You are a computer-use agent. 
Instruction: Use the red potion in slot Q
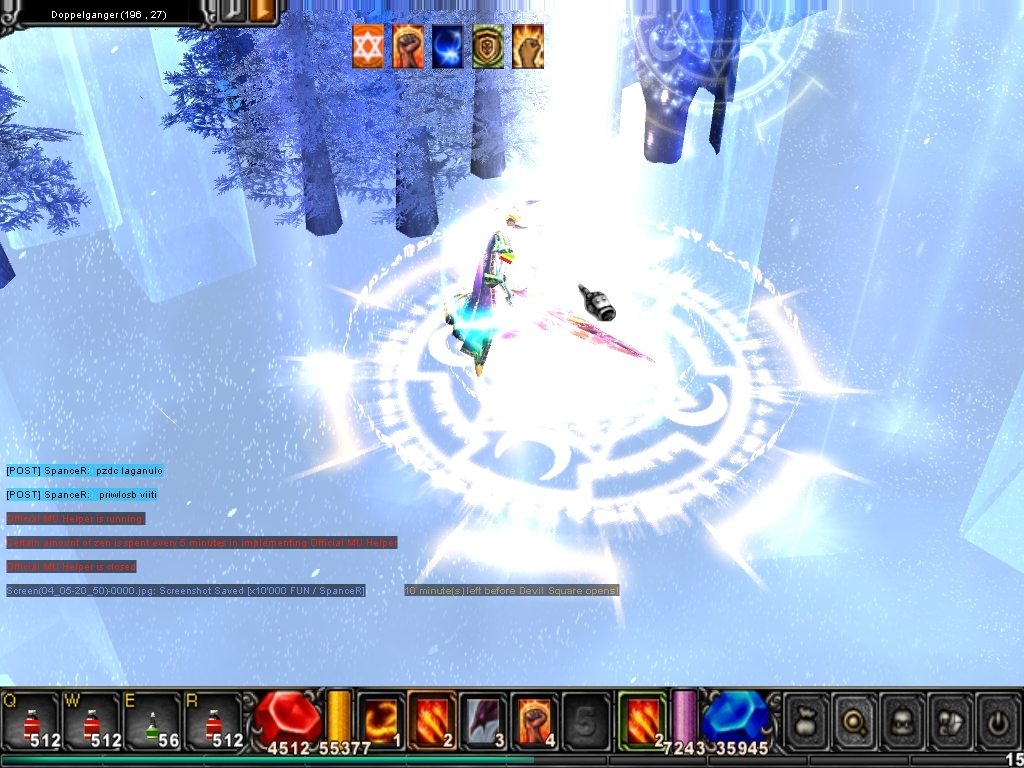pos(29,720)
